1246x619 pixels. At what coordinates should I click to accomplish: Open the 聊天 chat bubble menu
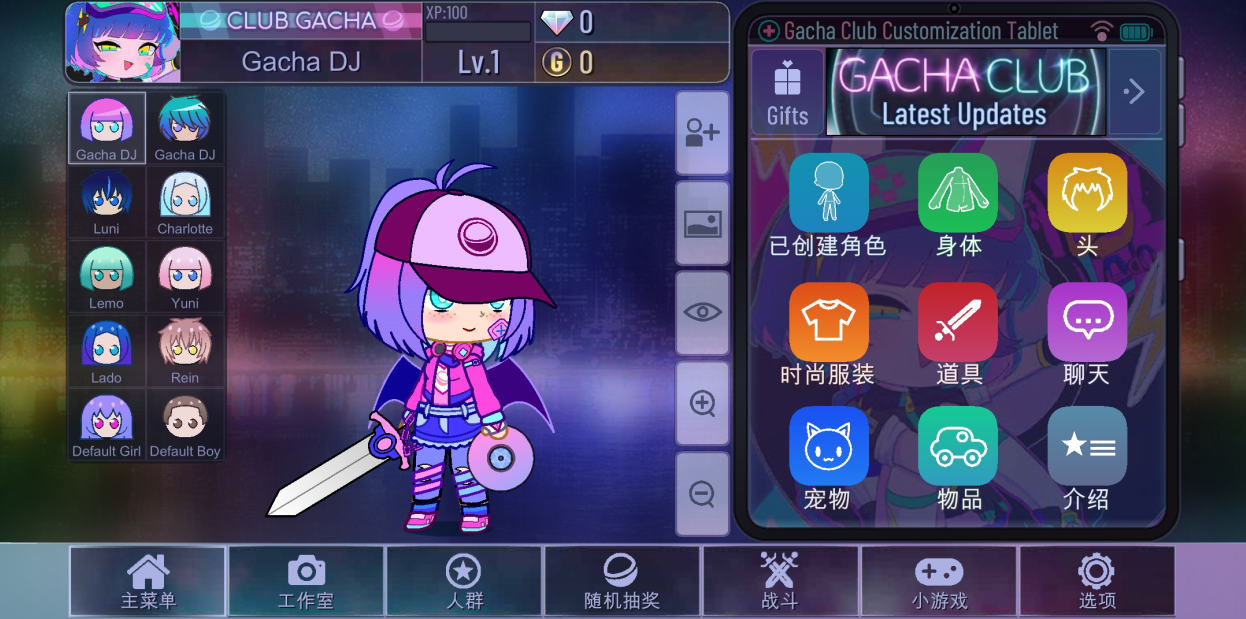pyautogui.click(x=1087, y=322)
